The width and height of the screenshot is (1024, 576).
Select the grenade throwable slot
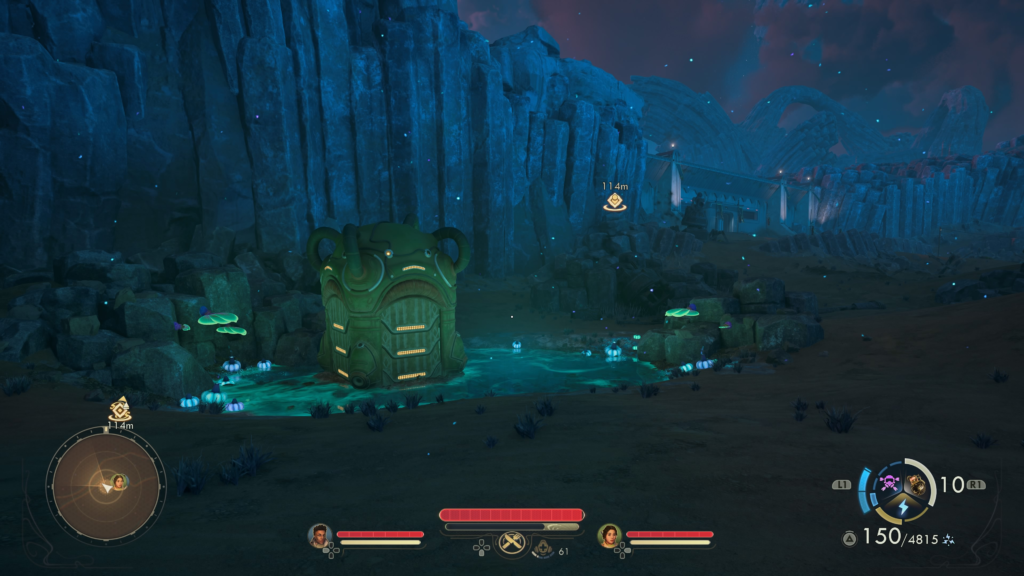(x=915, y=485)
